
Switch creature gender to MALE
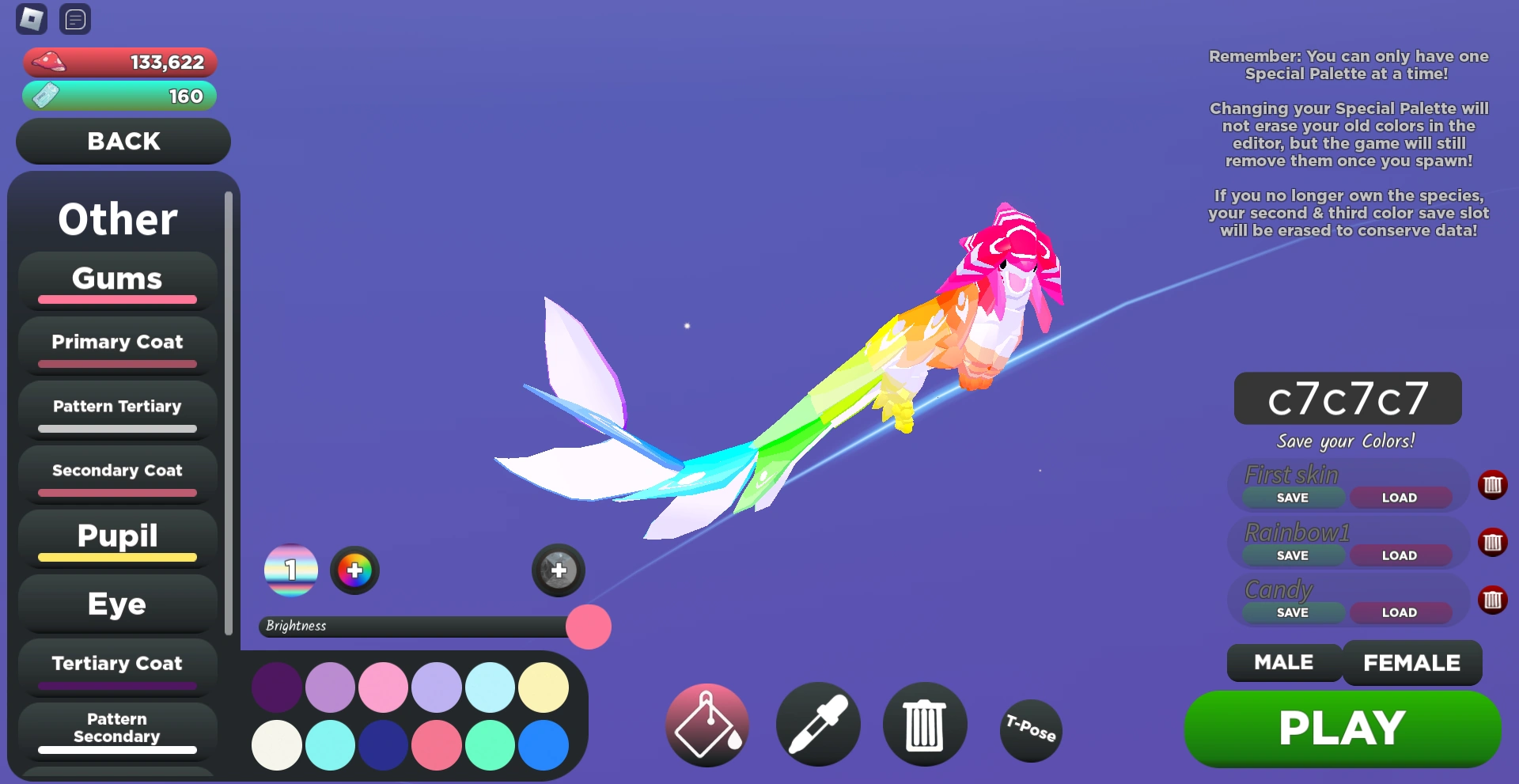1283,663
